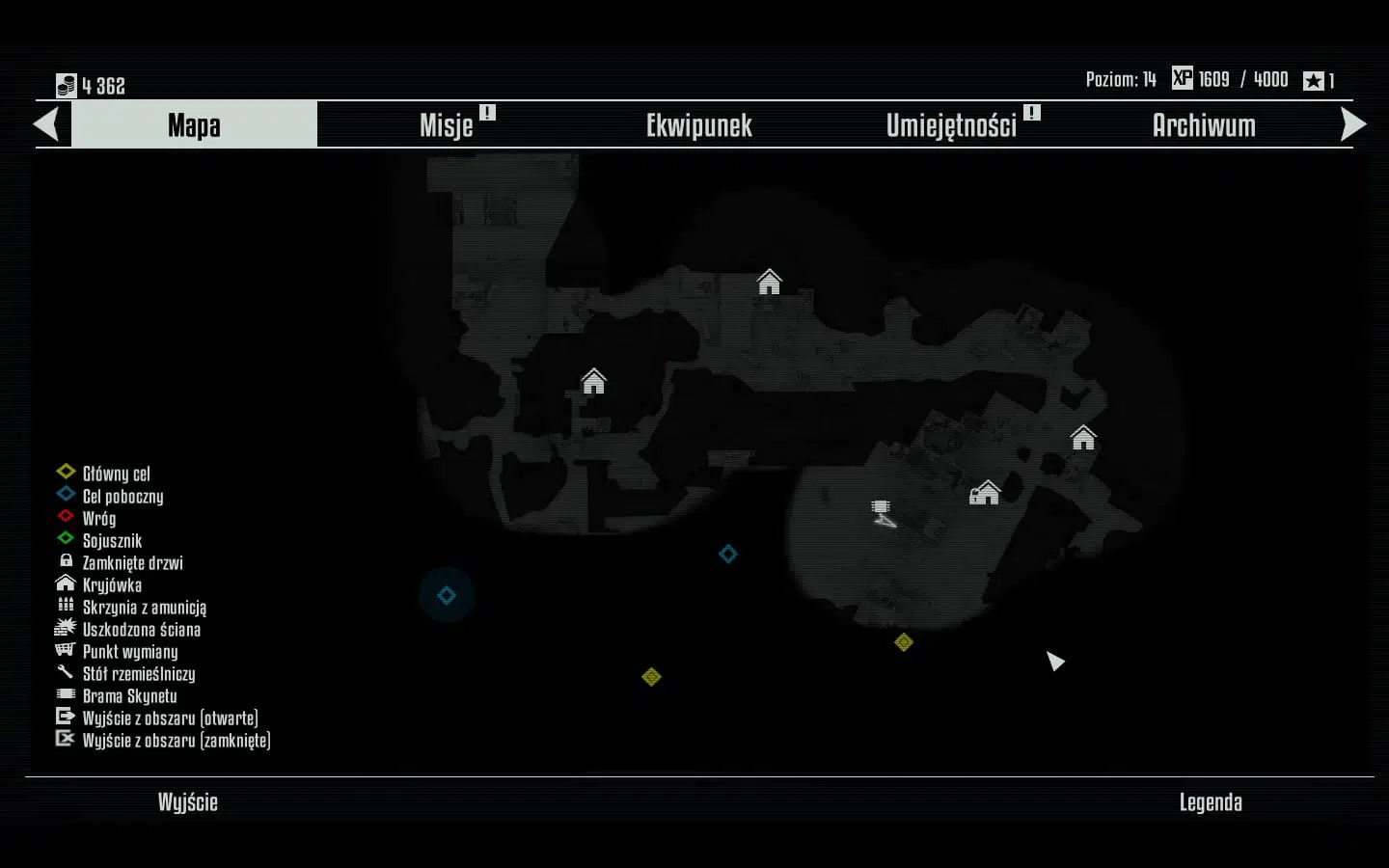Image resolution: width=1389 pixels, height=868 pixels.
Task: Show the Archiwum tab
Action: pos(1204,125)
